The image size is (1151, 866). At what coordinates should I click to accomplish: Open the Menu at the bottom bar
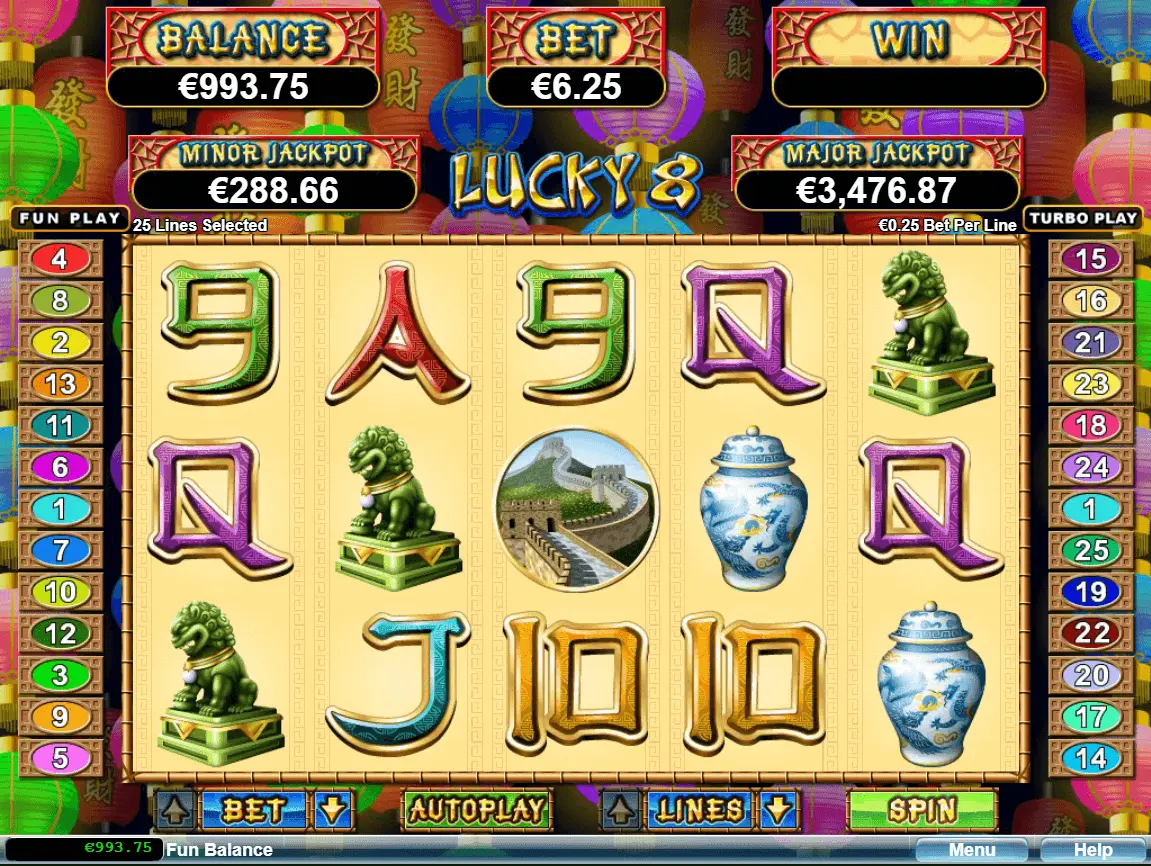[972, 851]
